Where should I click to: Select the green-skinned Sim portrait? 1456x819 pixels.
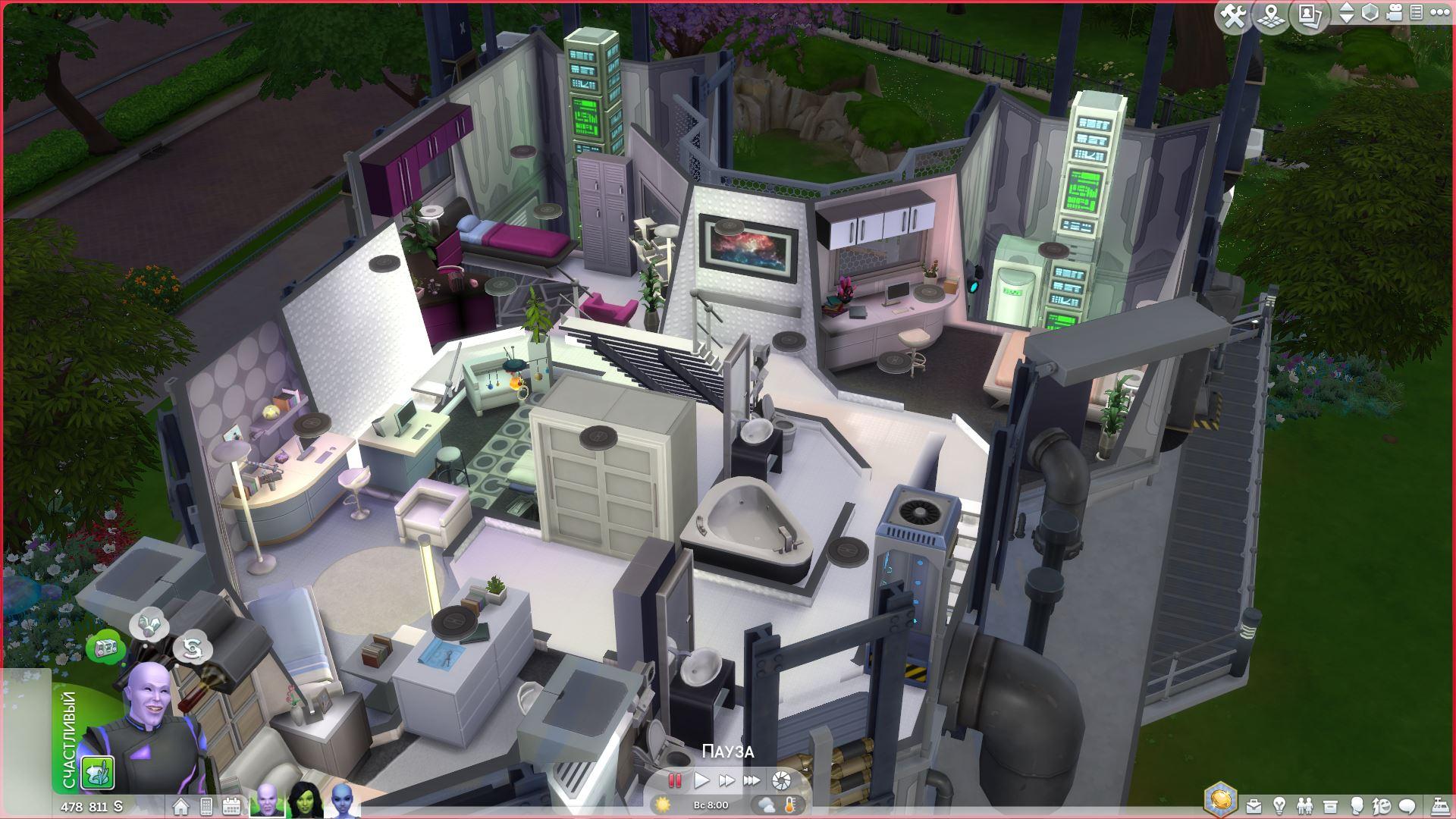point(306,799)
